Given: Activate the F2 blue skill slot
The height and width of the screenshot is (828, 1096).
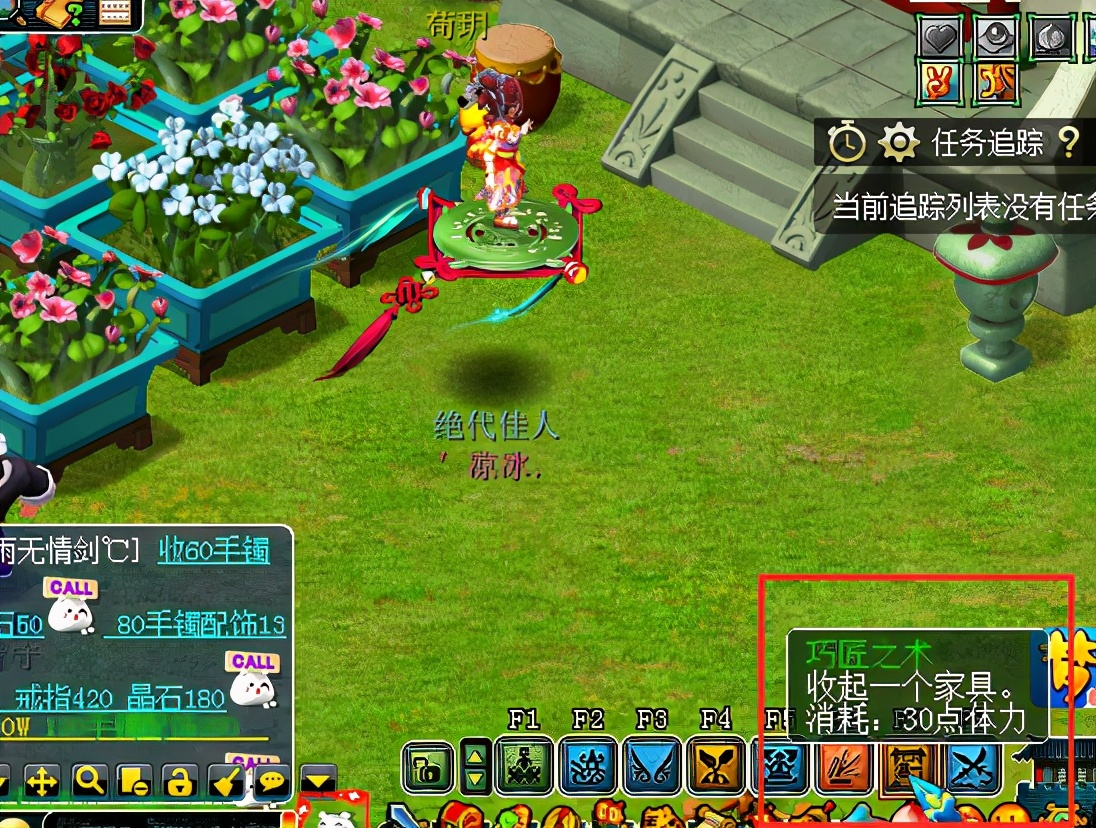Looking at the screenshot, I should point(588,768).
